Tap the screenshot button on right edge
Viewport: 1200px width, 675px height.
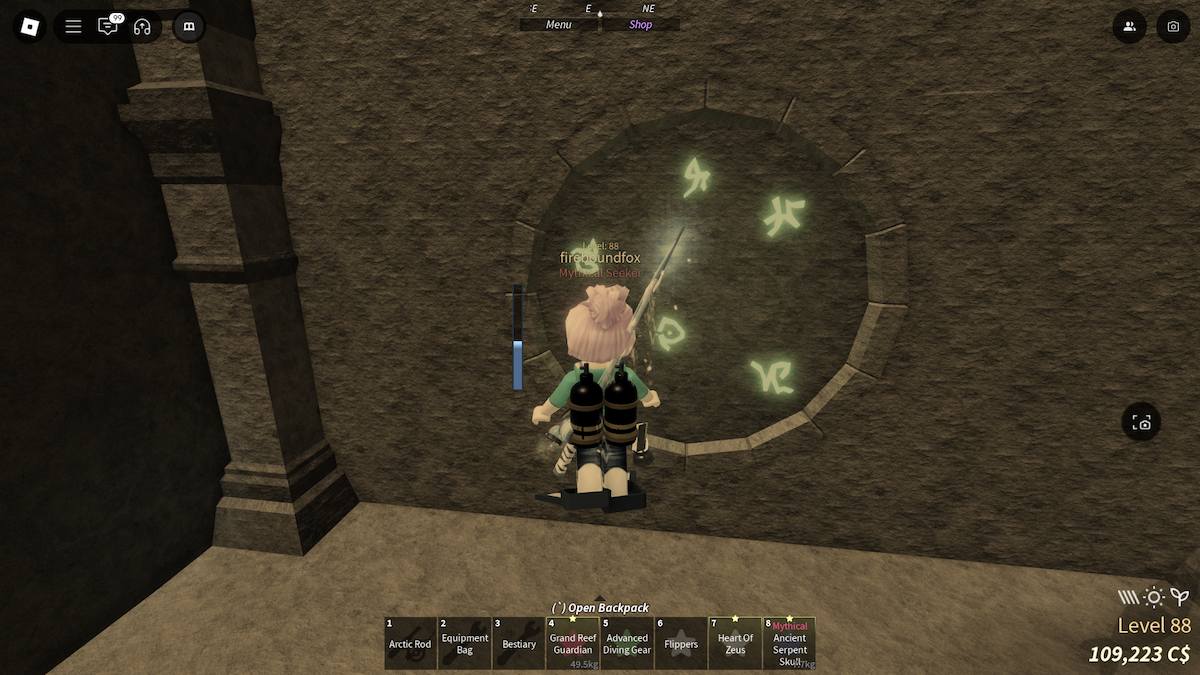tap(1141, 423)
